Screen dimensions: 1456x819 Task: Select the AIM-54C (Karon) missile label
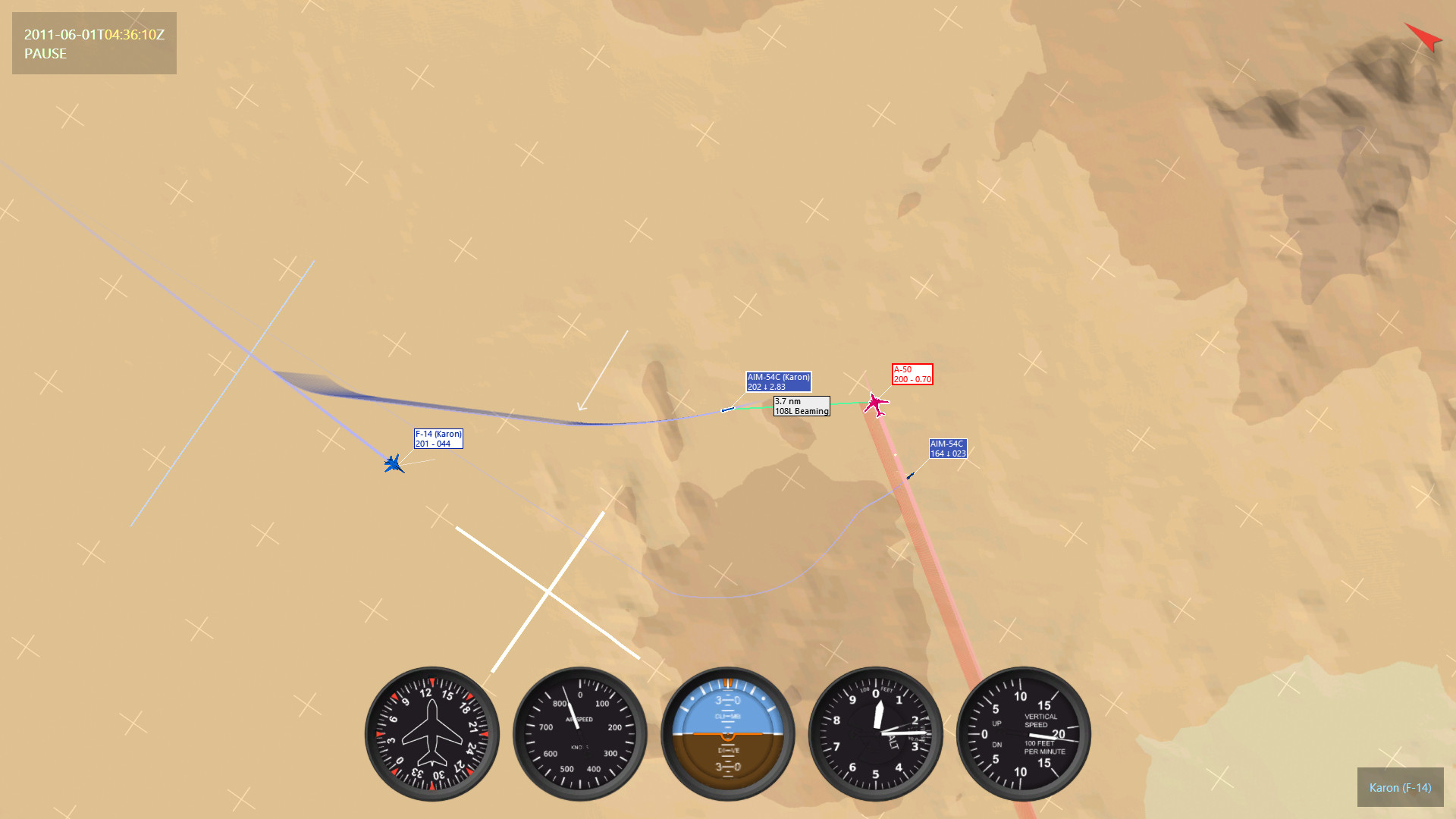[x=778, y=381]
